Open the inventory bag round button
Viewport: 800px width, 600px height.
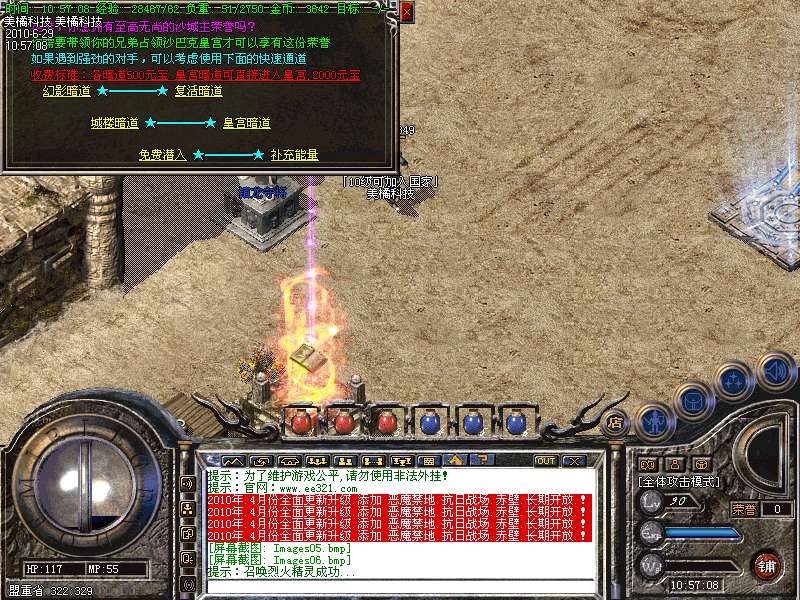tap(693, 400)
